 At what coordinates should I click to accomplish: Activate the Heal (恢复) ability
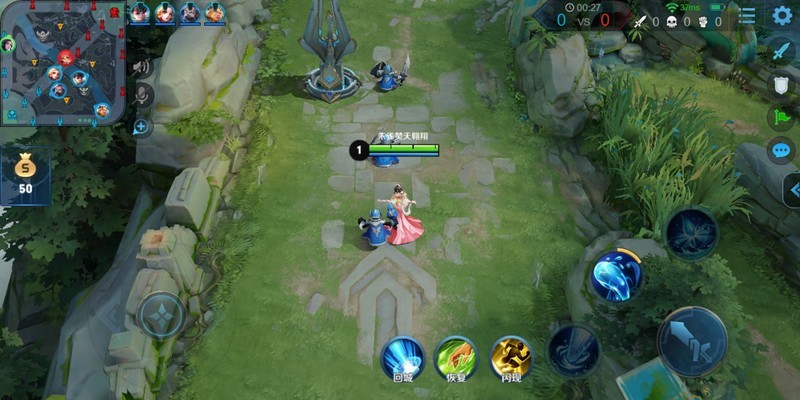click(x=455, y=356)
